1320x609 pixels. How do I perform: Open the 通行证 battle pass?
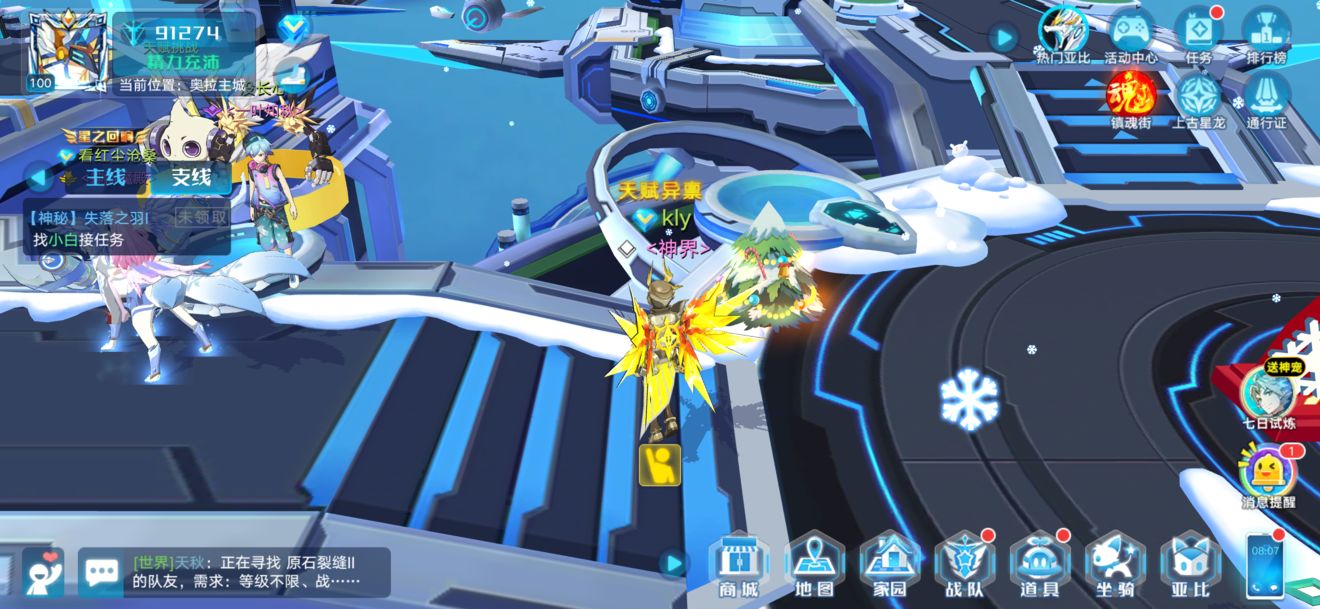1266,98
